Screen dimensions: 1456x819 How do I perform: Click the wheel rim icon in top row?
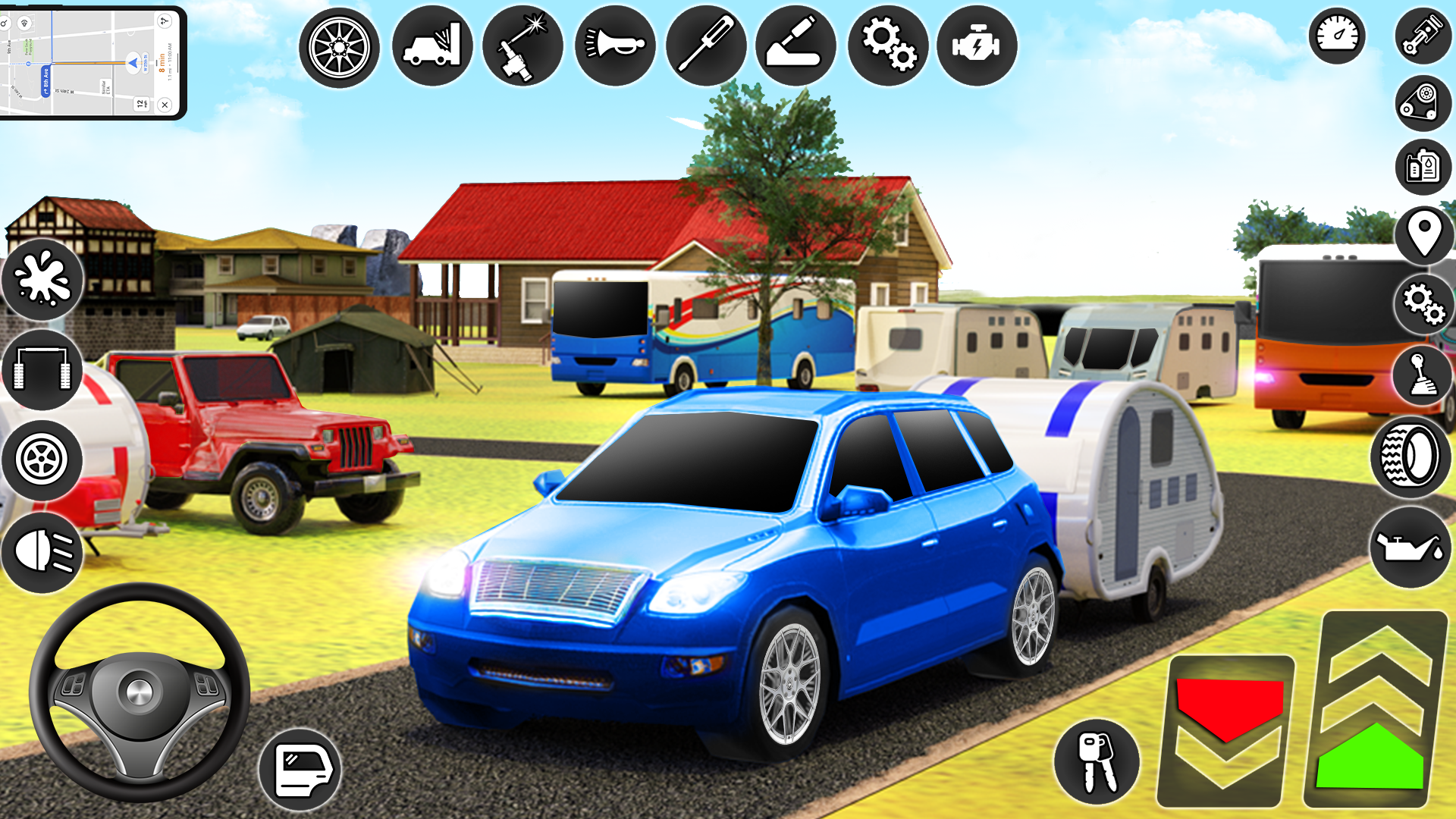(x=339, y=48)
